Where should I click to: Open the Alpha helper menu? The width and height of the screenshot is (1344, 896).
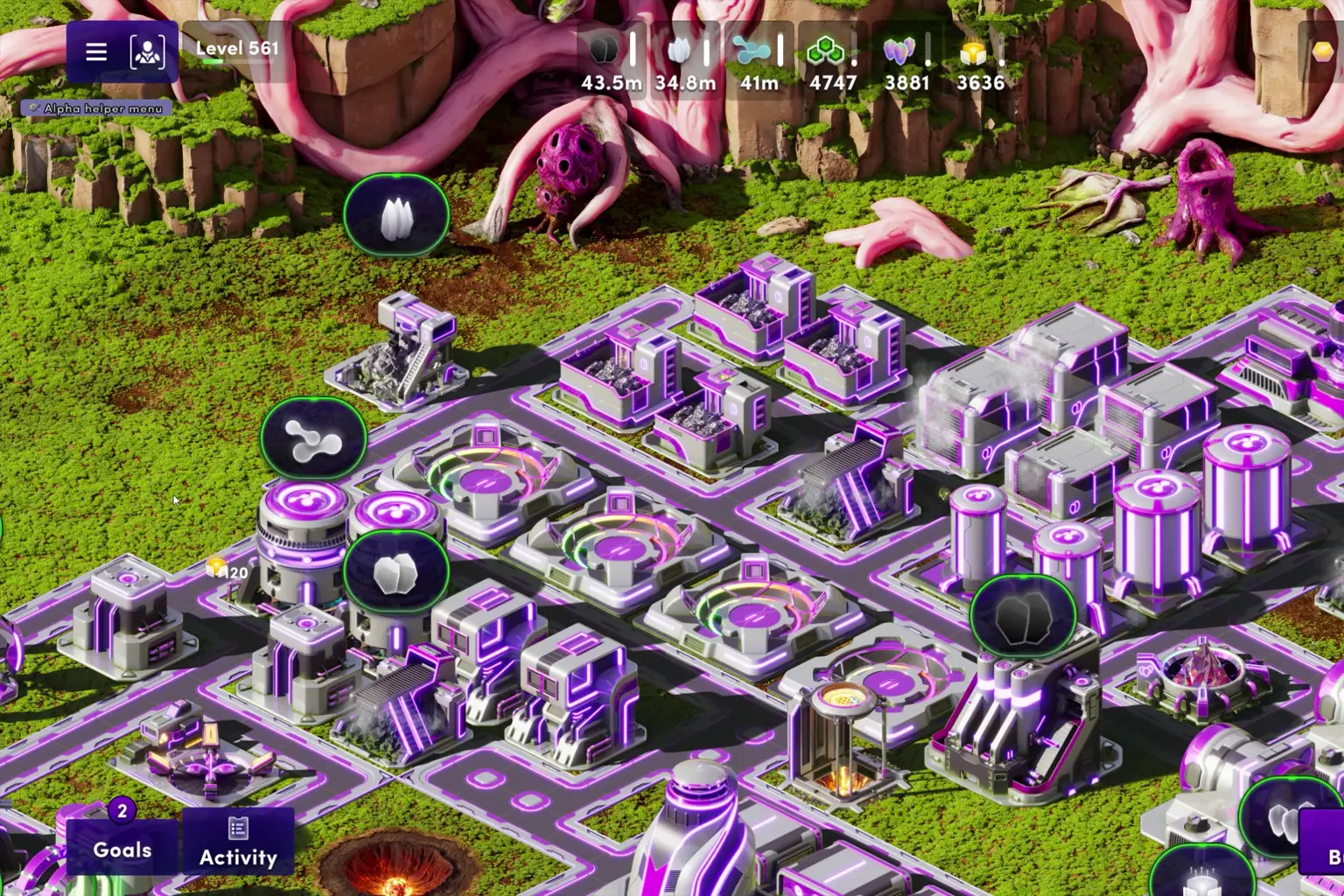pos(94,108)
